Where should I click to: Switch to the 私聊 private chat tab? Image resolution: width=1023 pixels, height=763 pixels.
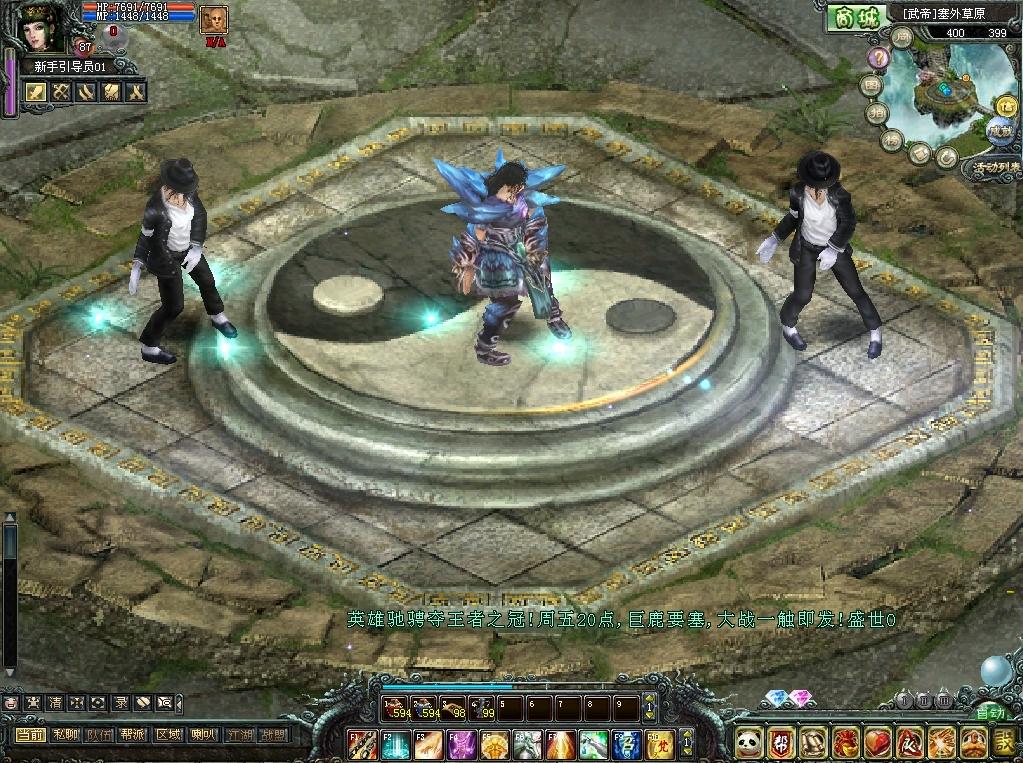click(65, 735)
